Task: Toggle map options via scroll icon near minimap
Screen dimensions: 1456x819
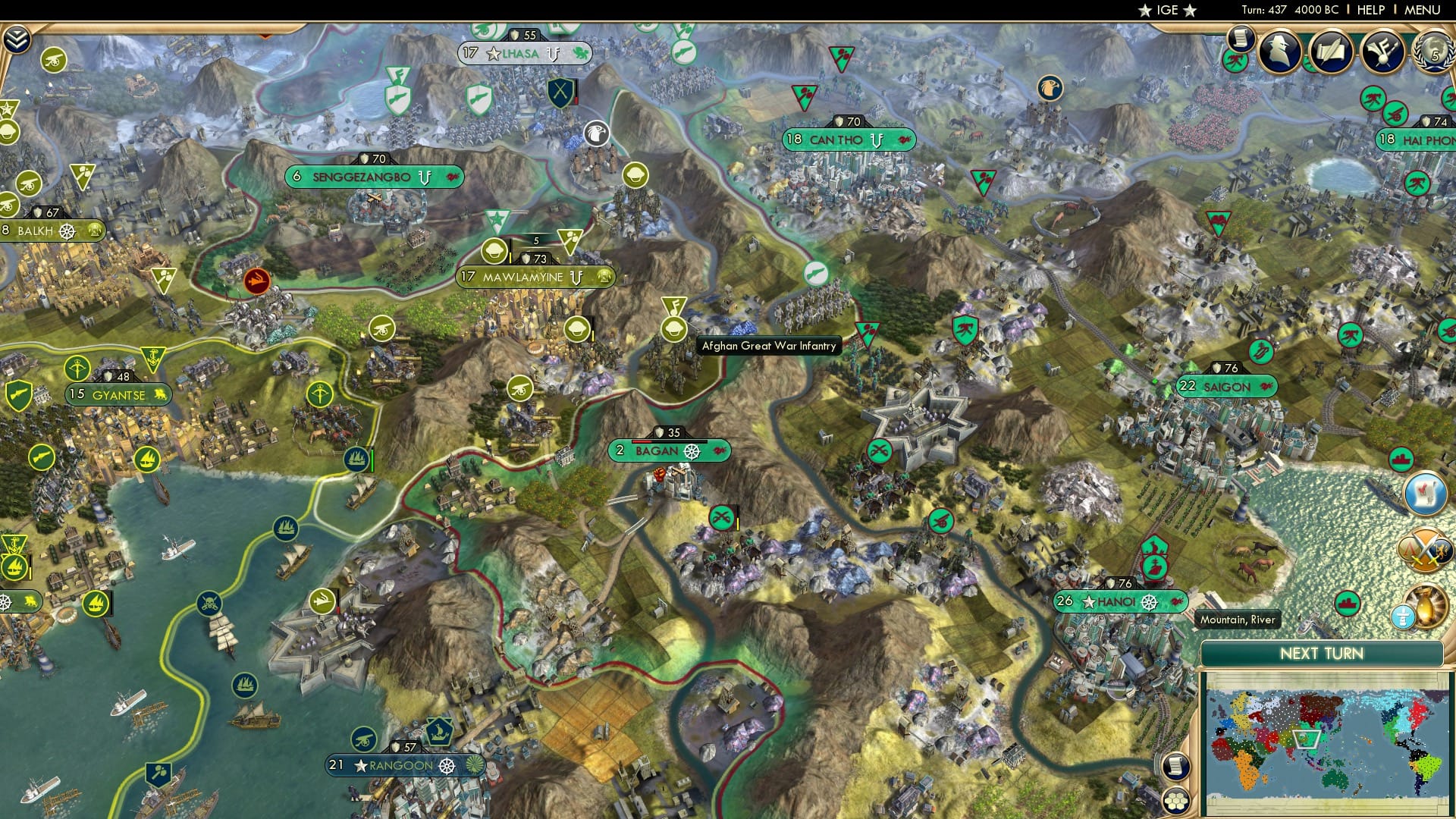Action: coord(1176,764)
